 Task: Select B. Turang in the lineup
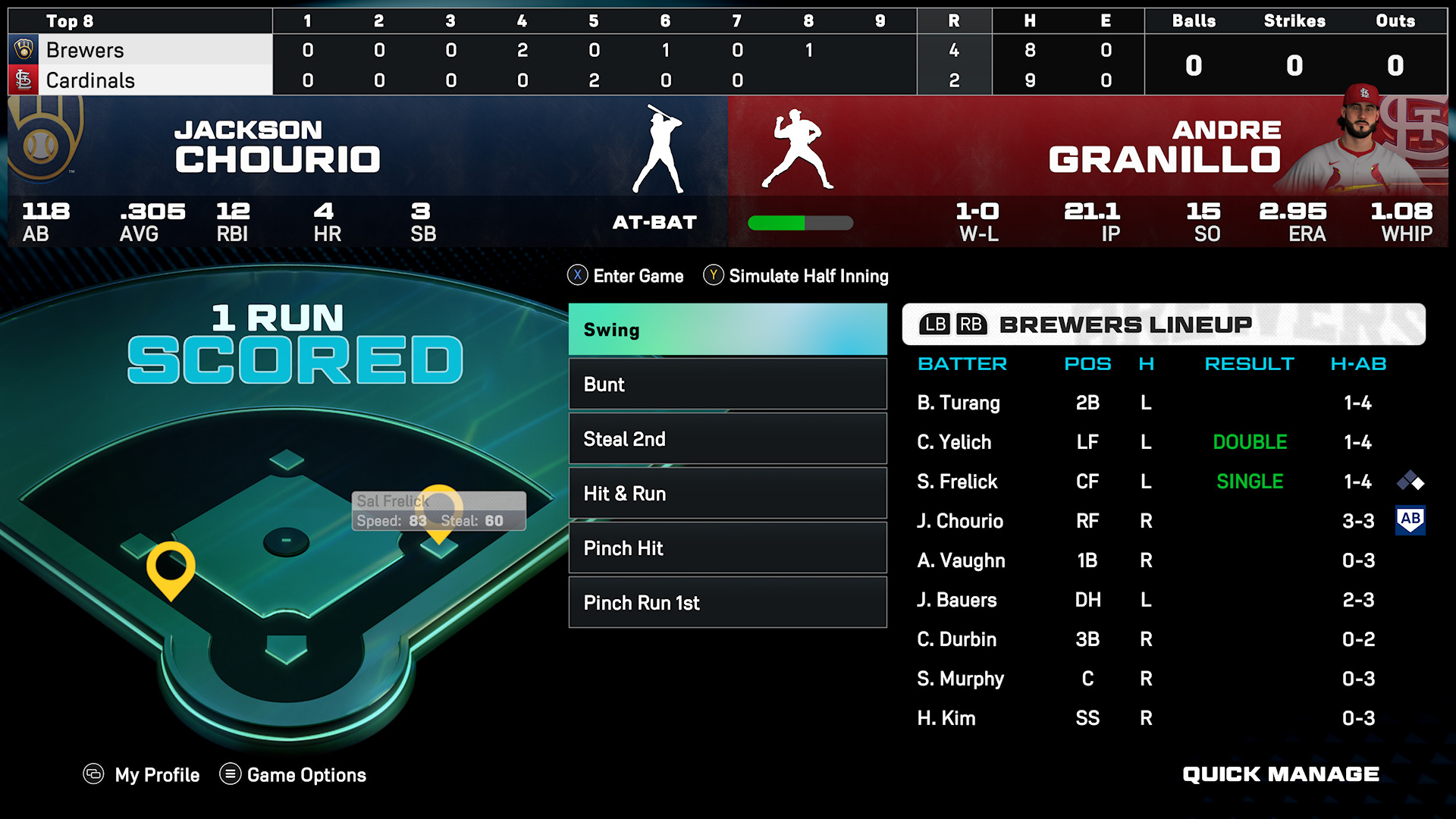959,403
